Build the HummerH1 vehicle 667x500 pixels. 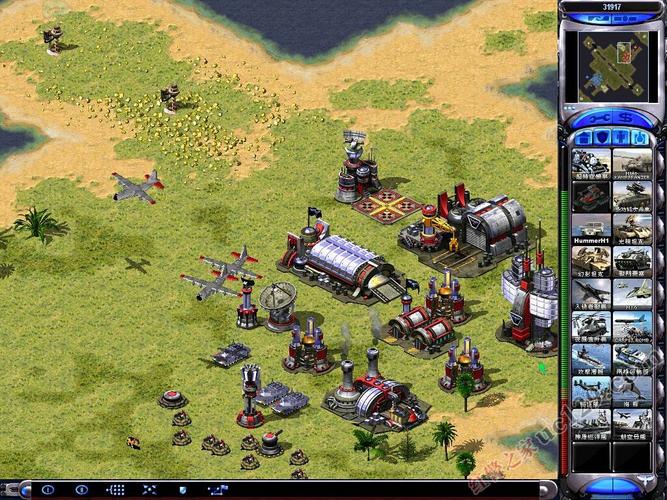tap(591, 230)
